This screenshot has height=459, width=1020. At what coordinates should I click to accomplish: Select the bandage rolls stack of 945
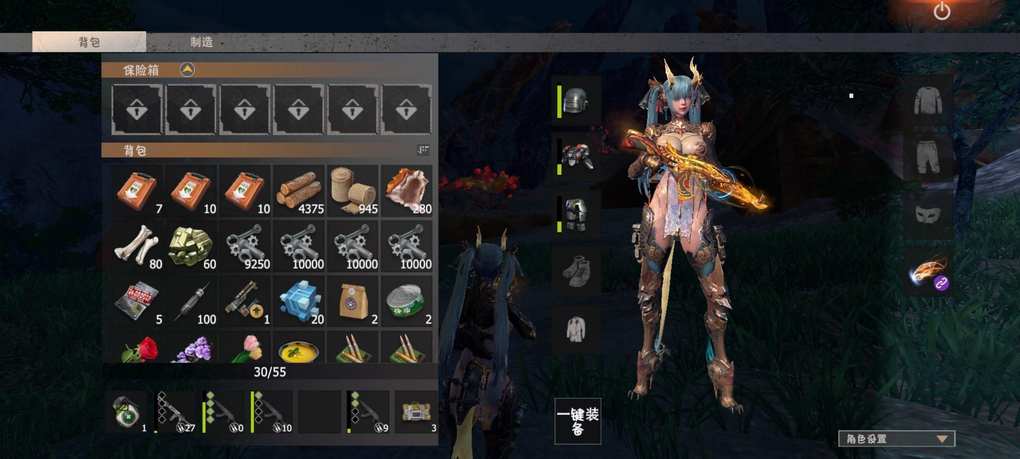352,191
